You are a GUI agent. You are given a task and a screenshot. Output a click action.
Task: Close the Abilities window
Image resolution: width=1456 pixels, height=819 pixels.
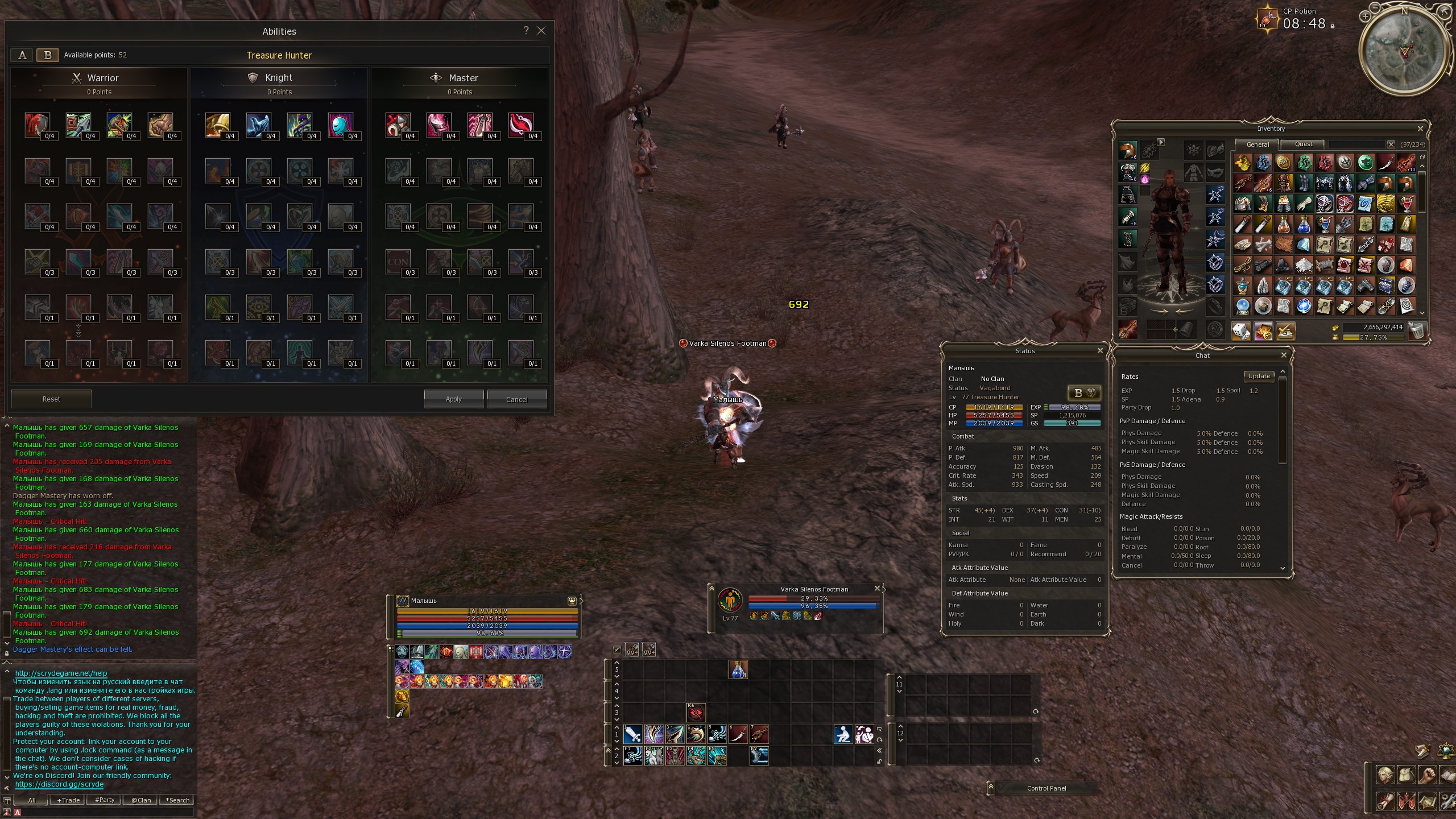[541, 31]
